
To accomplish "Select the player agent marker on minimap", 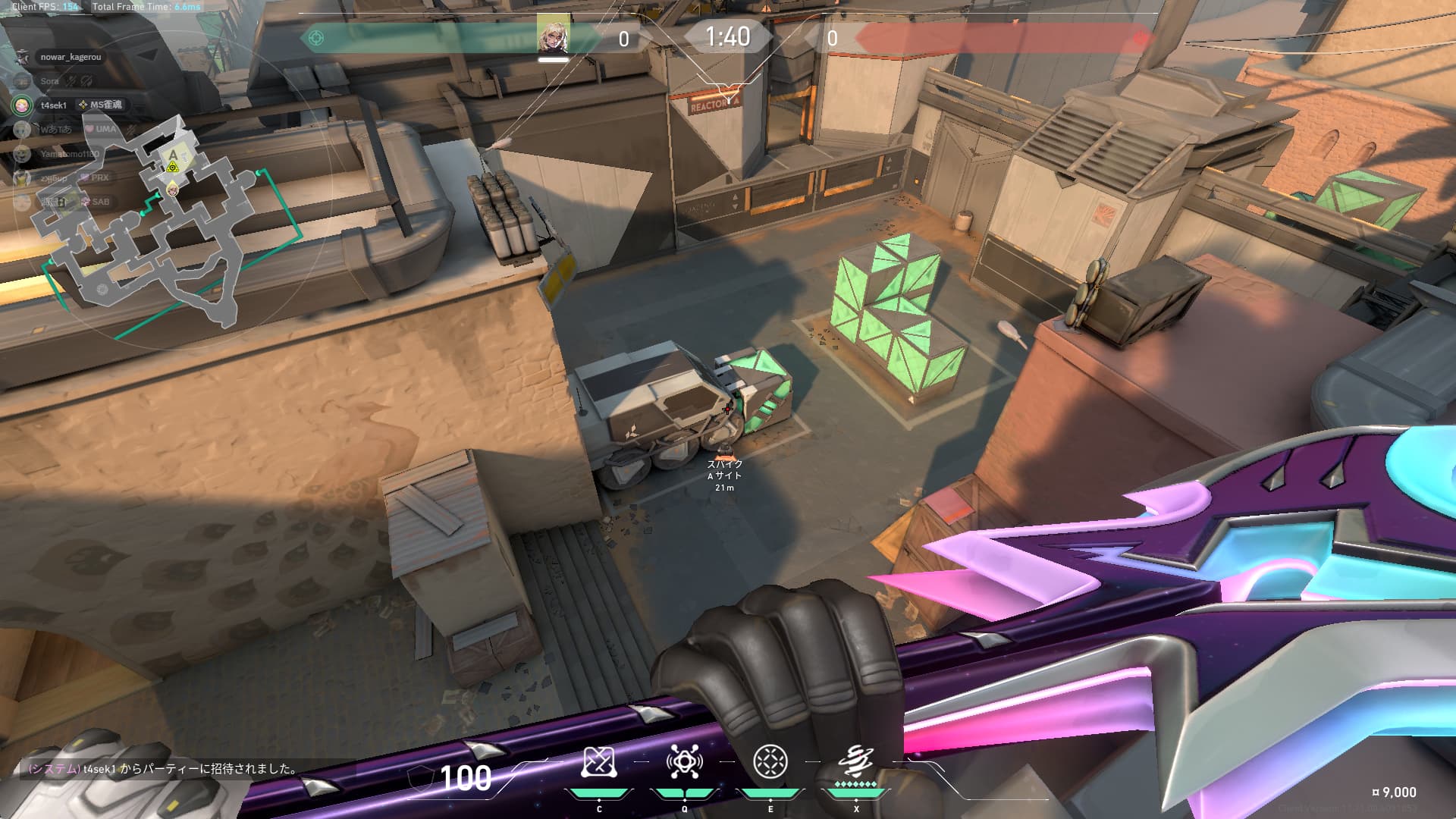I will pos(174,188).
